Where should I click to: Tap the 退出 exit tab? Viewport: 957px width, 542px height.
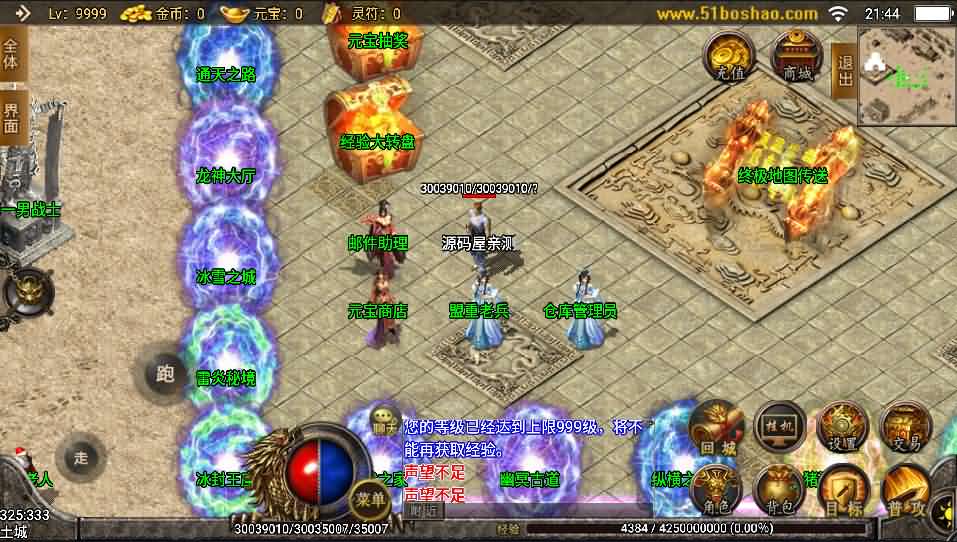[x=844, y=70]
